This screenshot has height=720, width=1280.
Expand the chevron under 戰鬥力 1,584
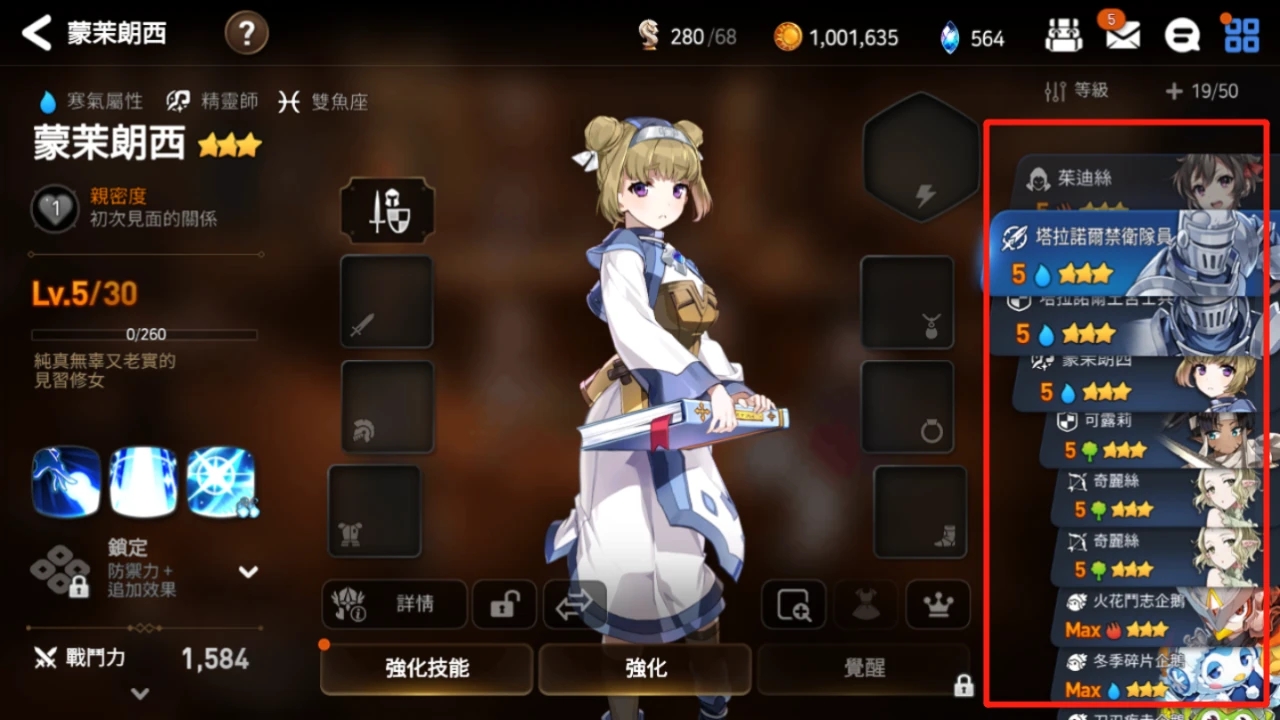click(x=140, y=693)
